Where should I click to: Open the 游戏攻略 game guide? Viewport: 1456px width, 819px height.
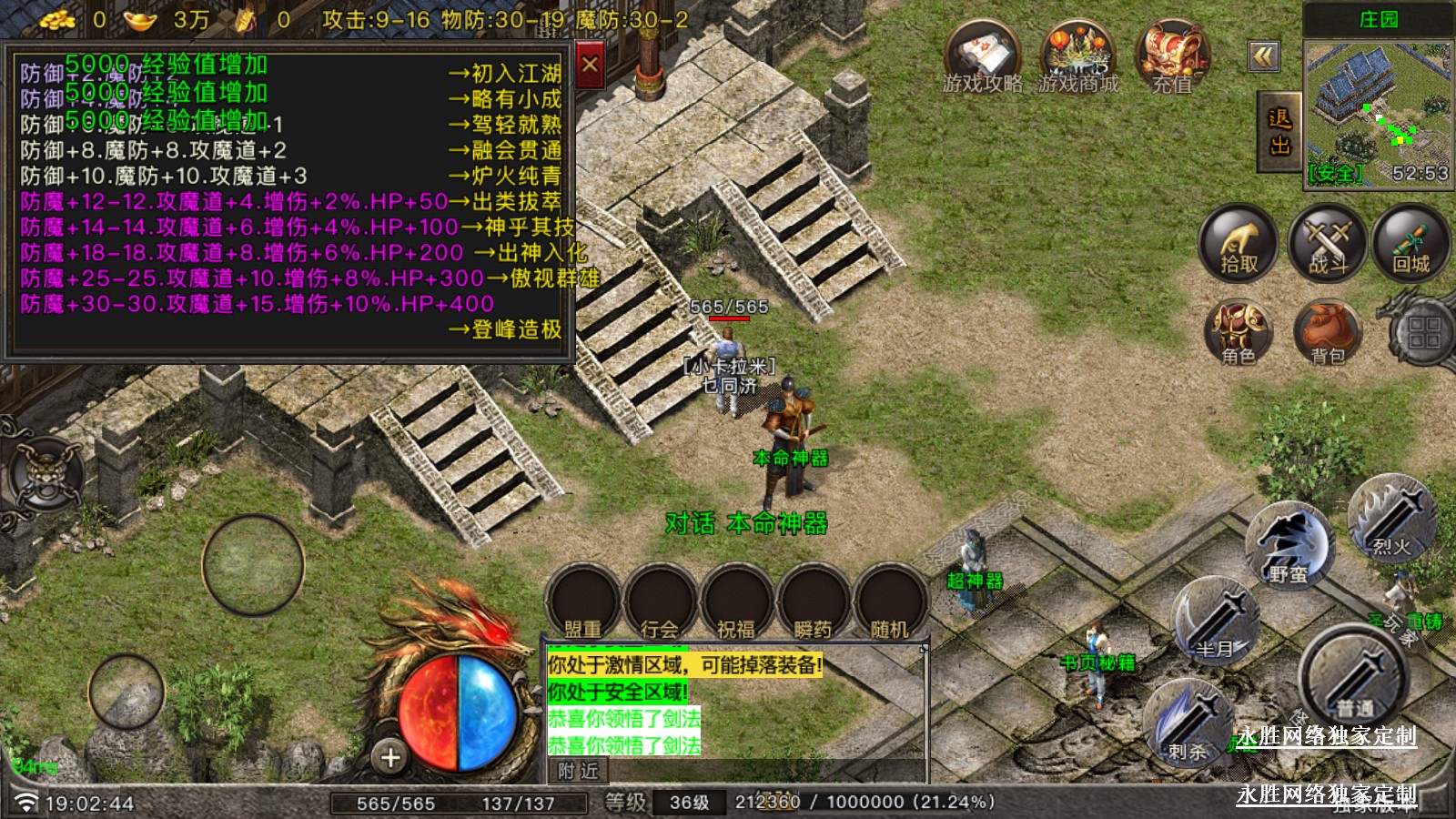coord(981,57)
